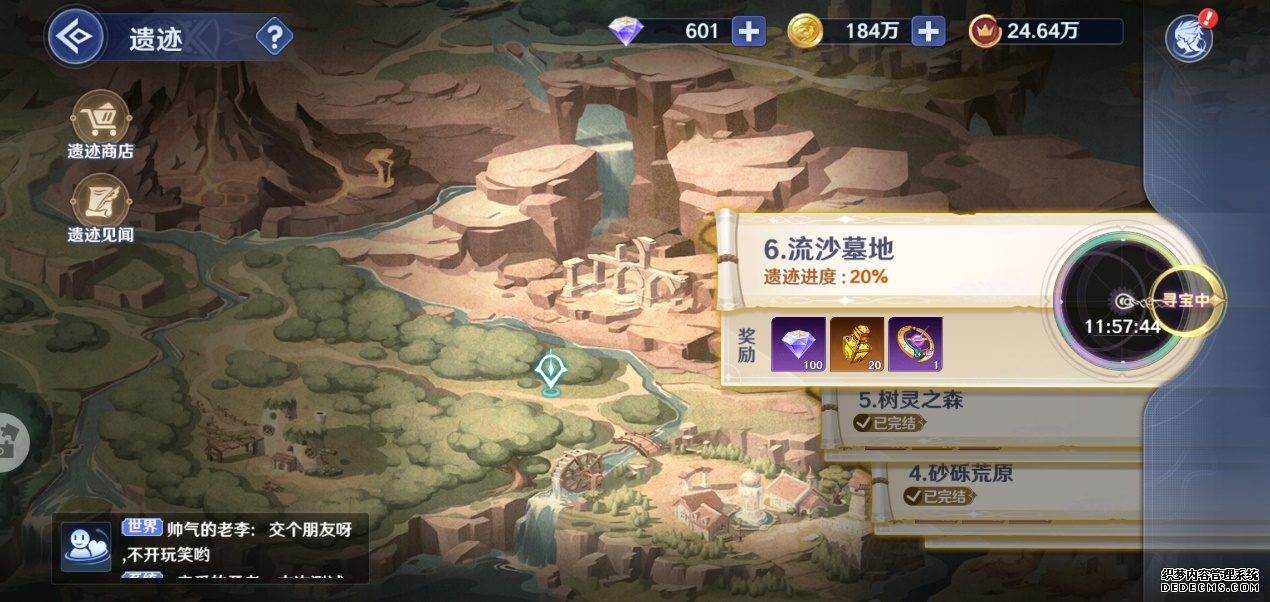Open the character avatar with red alert
This screenshot has height=602, width=1270.
tap(1189, 39)
